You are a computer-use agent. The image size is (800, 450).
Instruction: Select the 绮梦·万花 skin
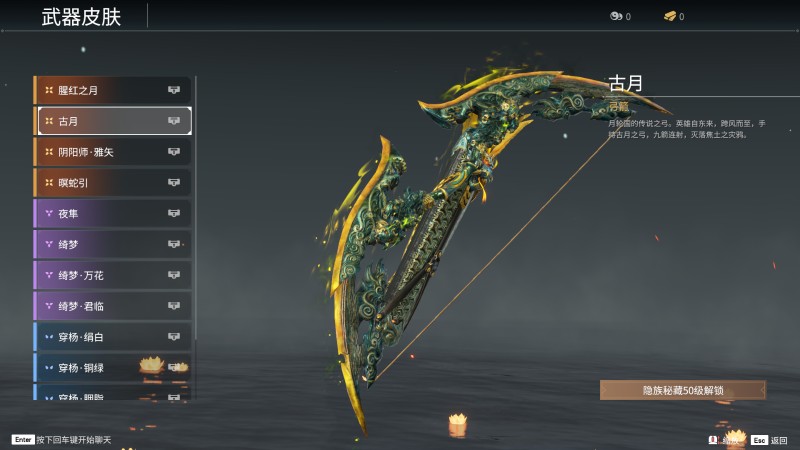point(112,275)
